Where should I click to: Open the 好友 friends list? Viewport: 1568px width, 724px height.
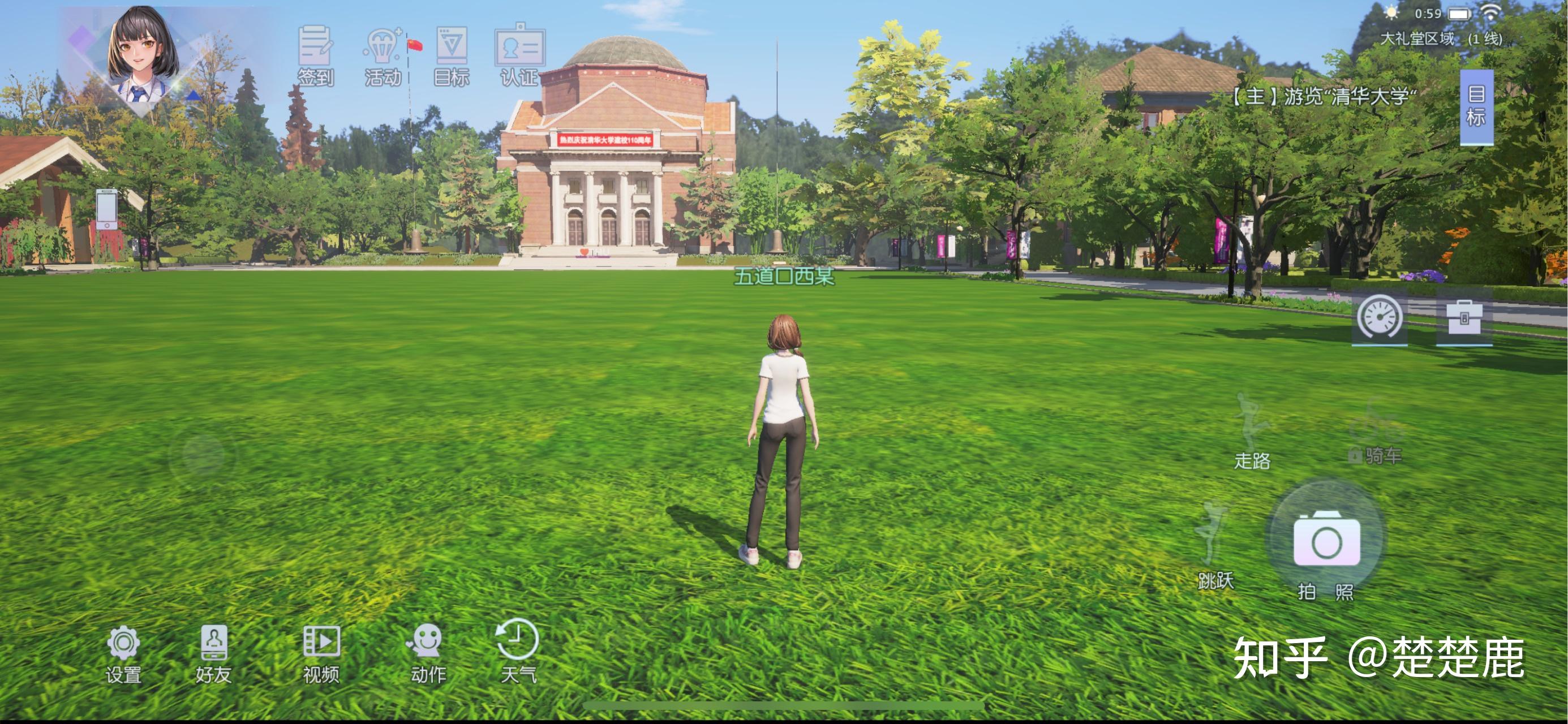pyautogui.click(x=214, y=652)
